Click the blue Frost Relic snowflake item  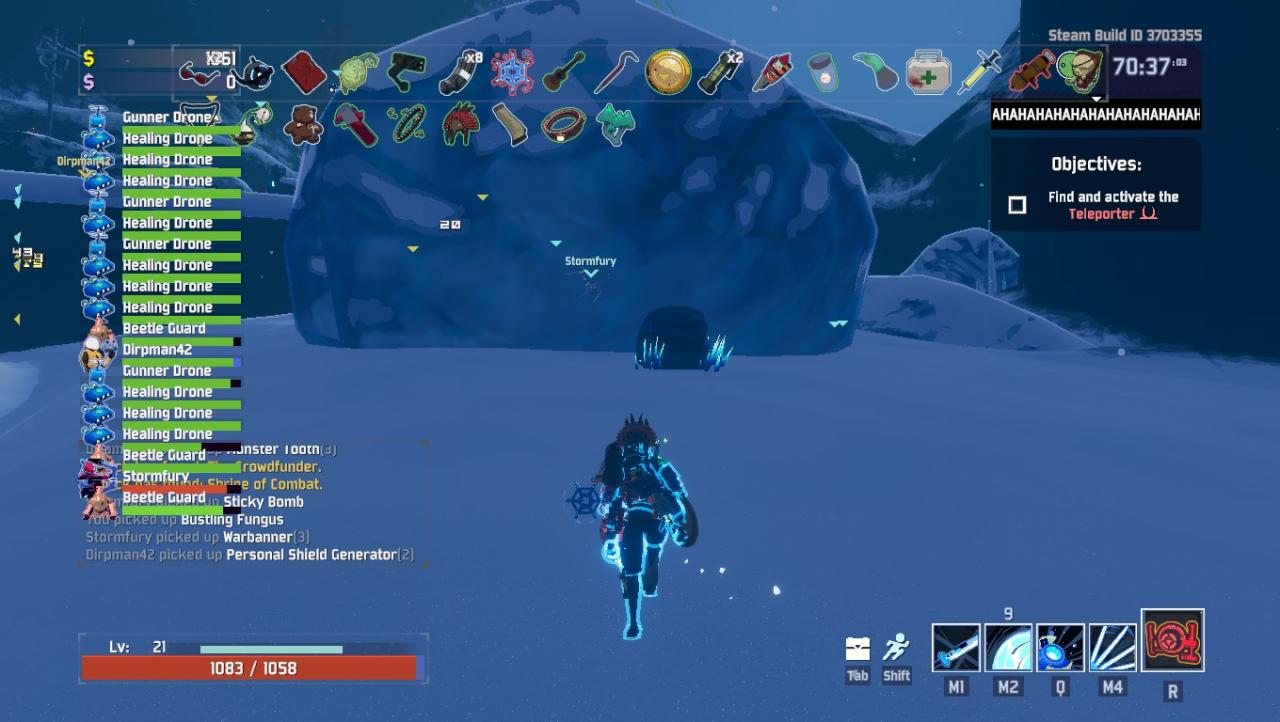[512, 72]
